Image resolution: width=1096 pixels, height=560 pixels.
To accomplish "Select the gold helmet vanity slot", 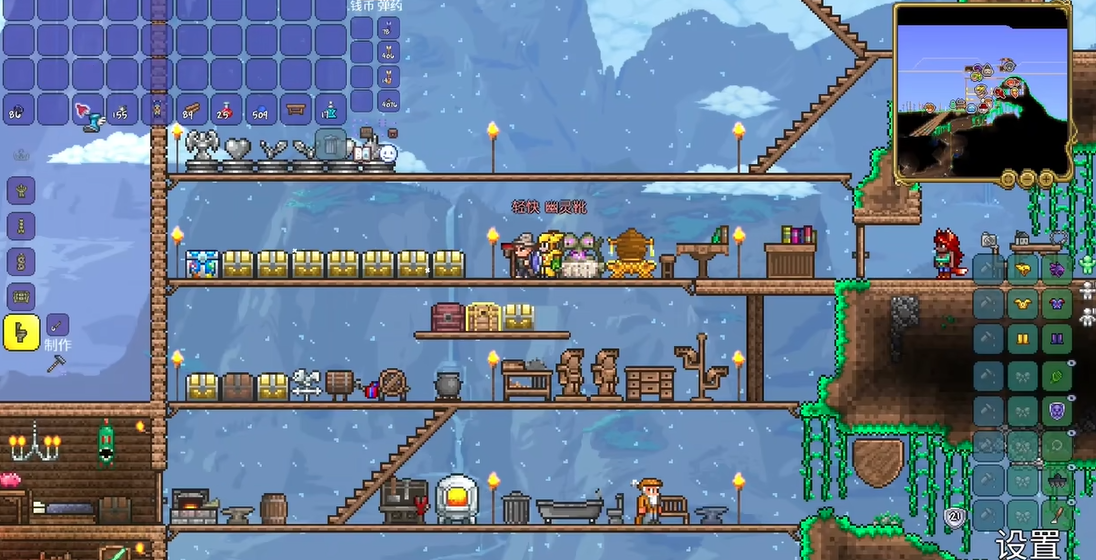I will pos(1022,268).
